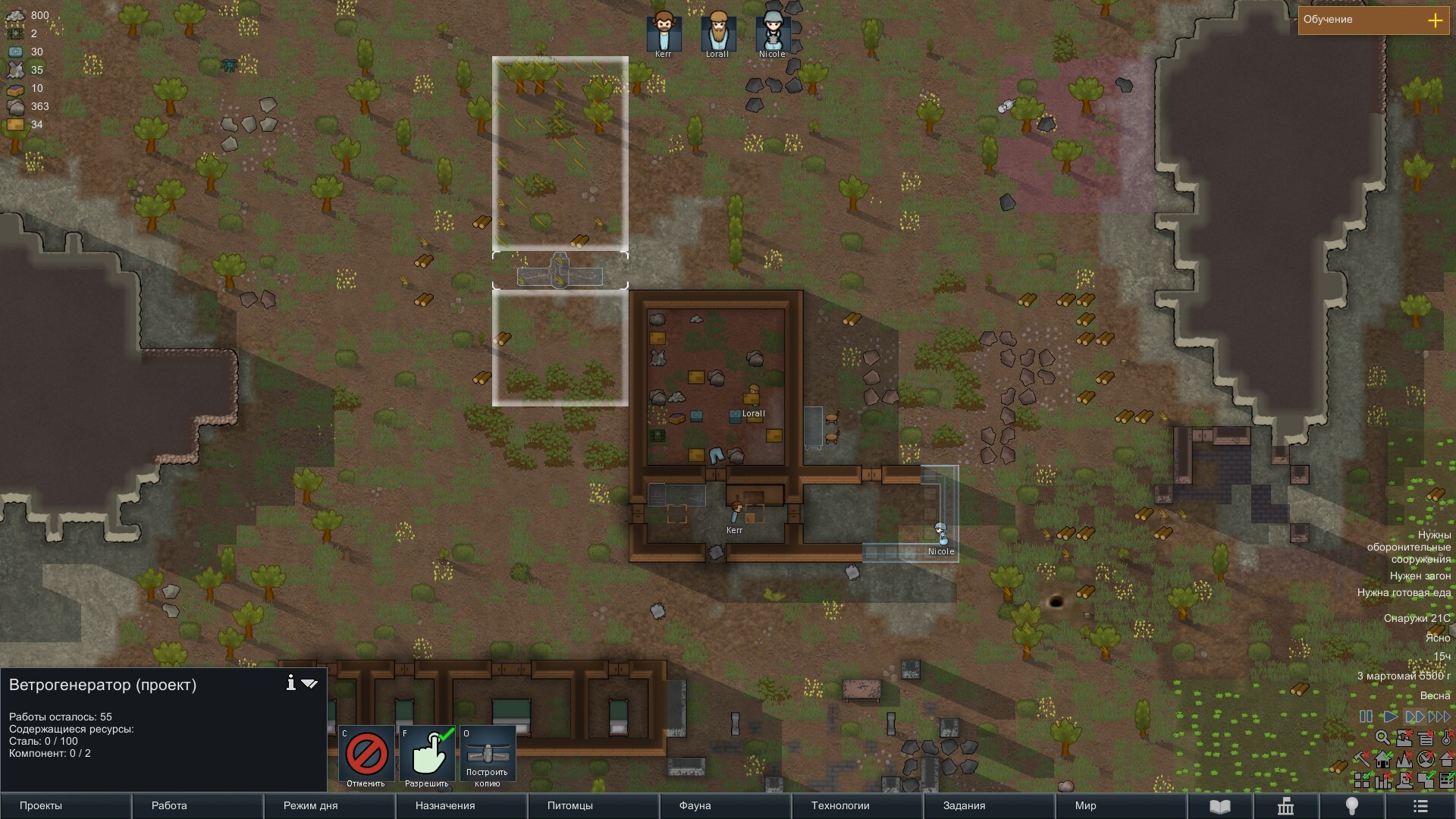The width and height of the screenshot is (1456, 819).
Task: Select colonist Nicole's portrait
Action: pyautogui.click(x=772, y=33)
